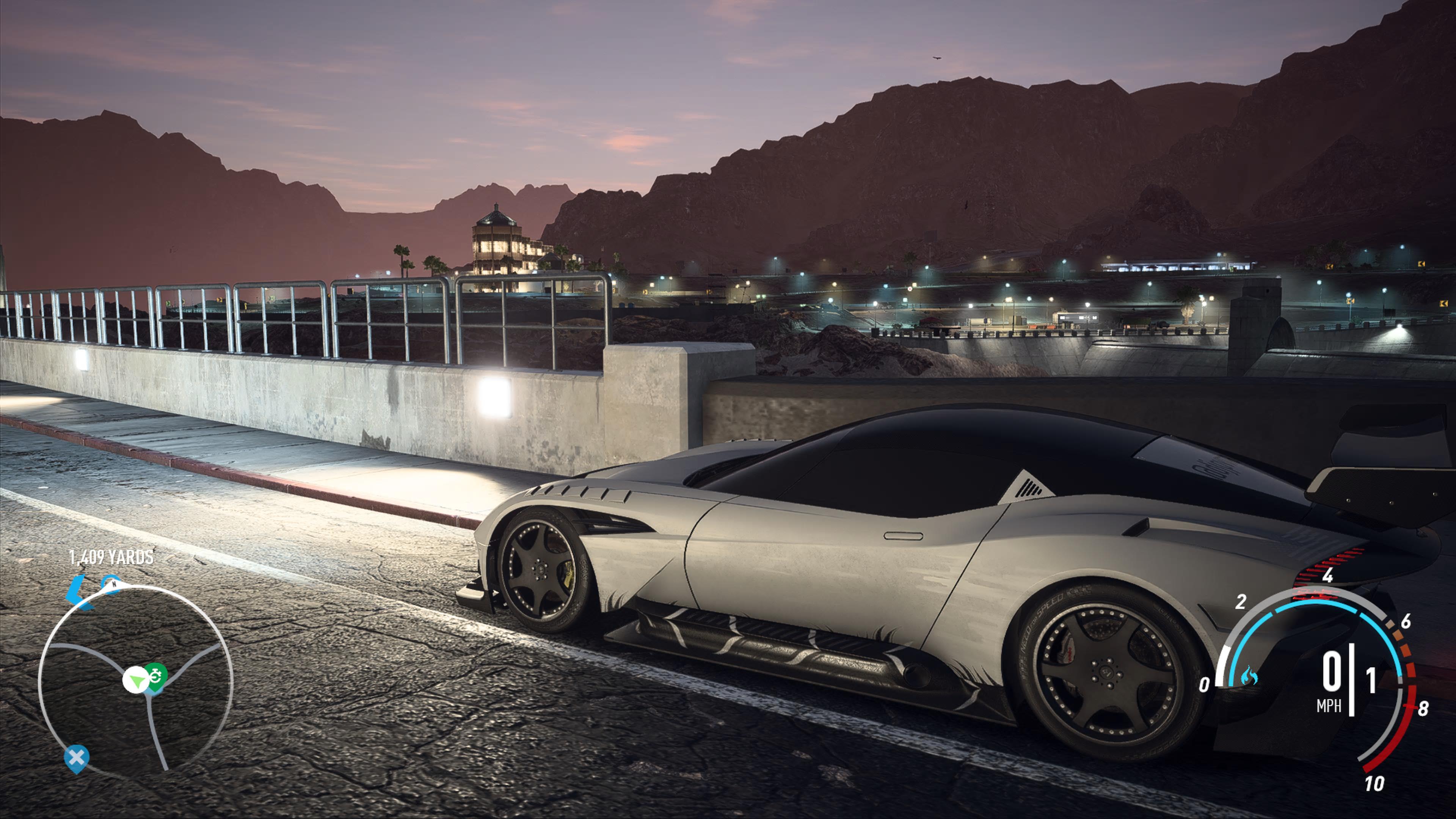Select the green stopwatch event marker
The height and width of the screenshot is (819, 1456).
[x=156, y=675]
